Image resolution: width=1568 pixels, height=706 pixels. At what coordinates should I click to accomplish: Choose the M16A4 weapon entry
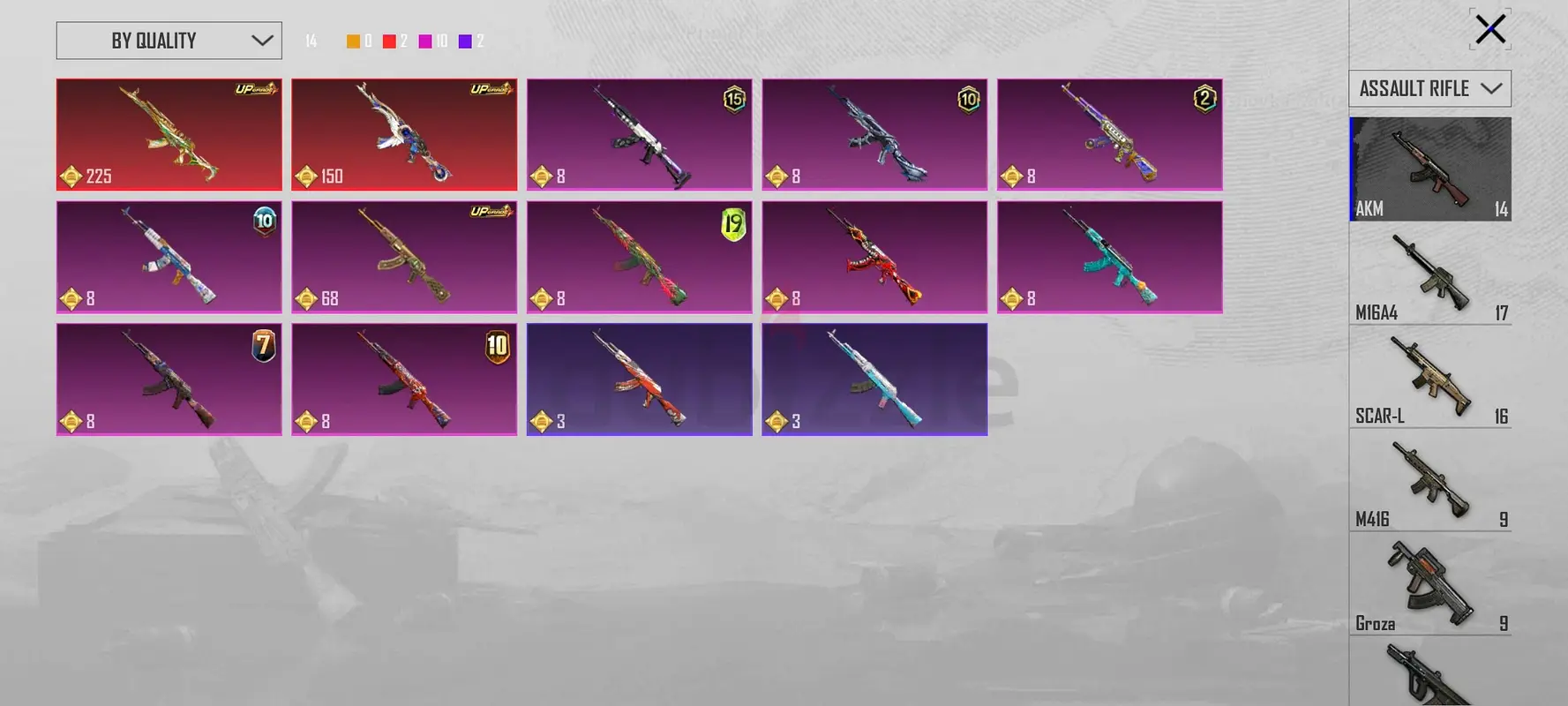[1429, 274]
